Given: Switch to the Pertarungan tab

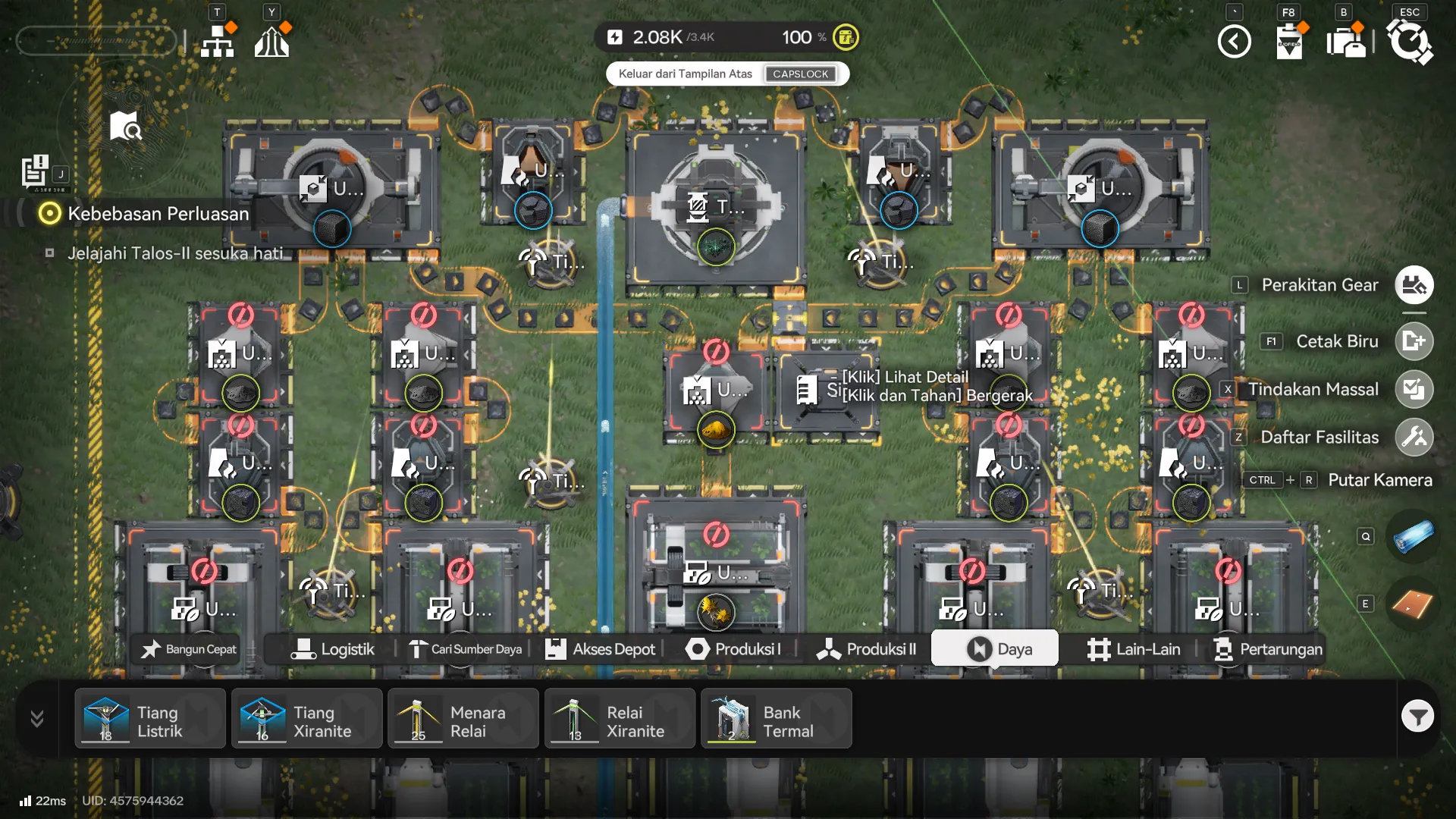Looking at the screenshot, I should [1267, 649].
